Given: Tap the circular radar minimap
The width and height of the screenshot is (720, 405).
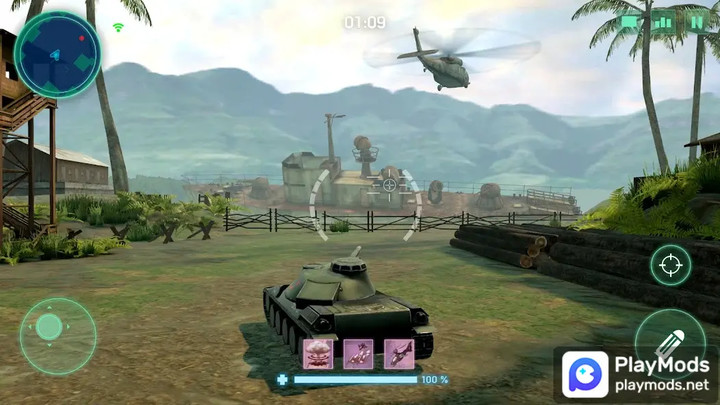Looking at the screenshot, I should pyautogui.click(x=57, y=54).
